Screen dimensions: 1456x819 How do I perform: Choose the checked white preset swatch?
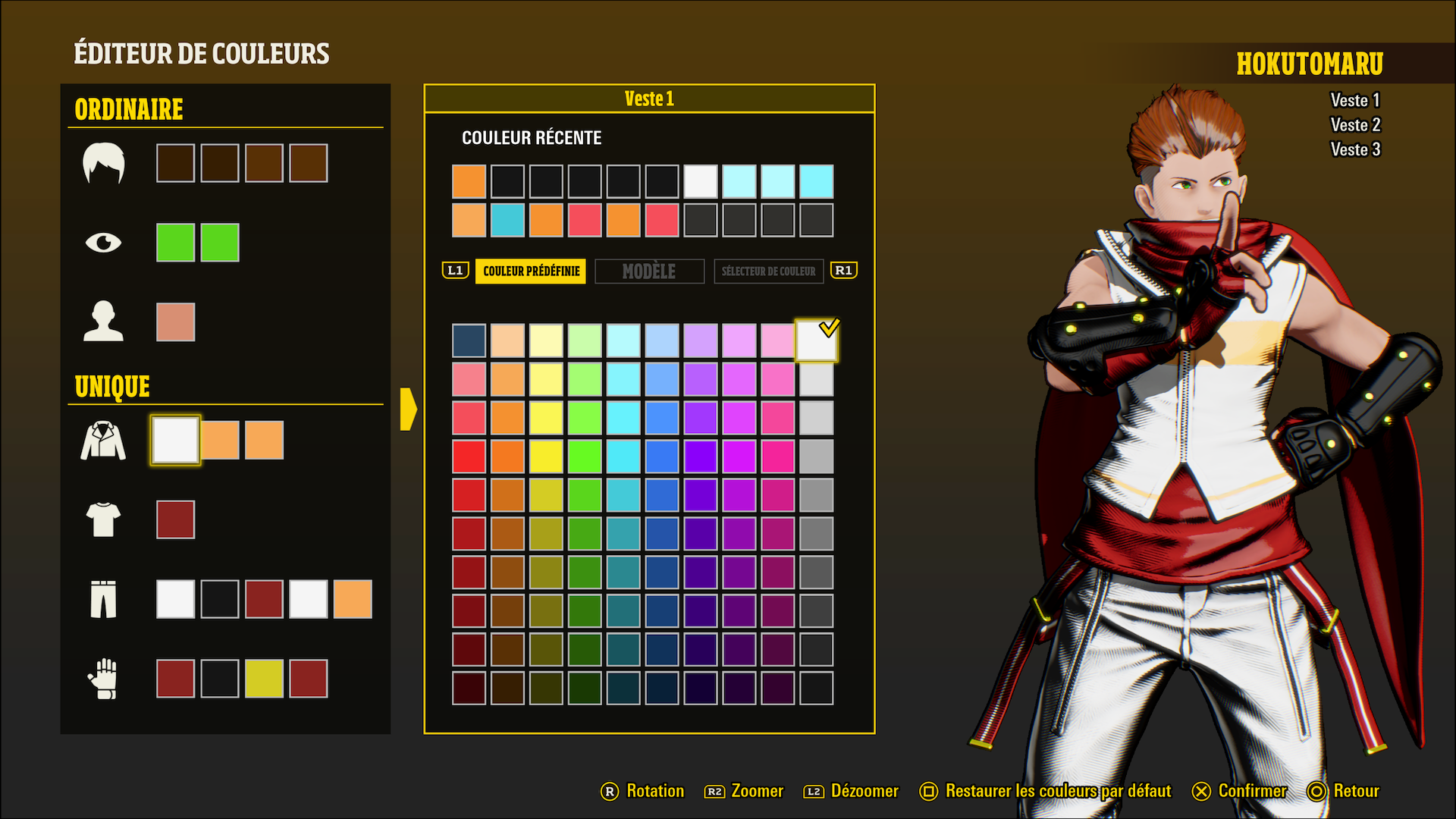[816, 340]
